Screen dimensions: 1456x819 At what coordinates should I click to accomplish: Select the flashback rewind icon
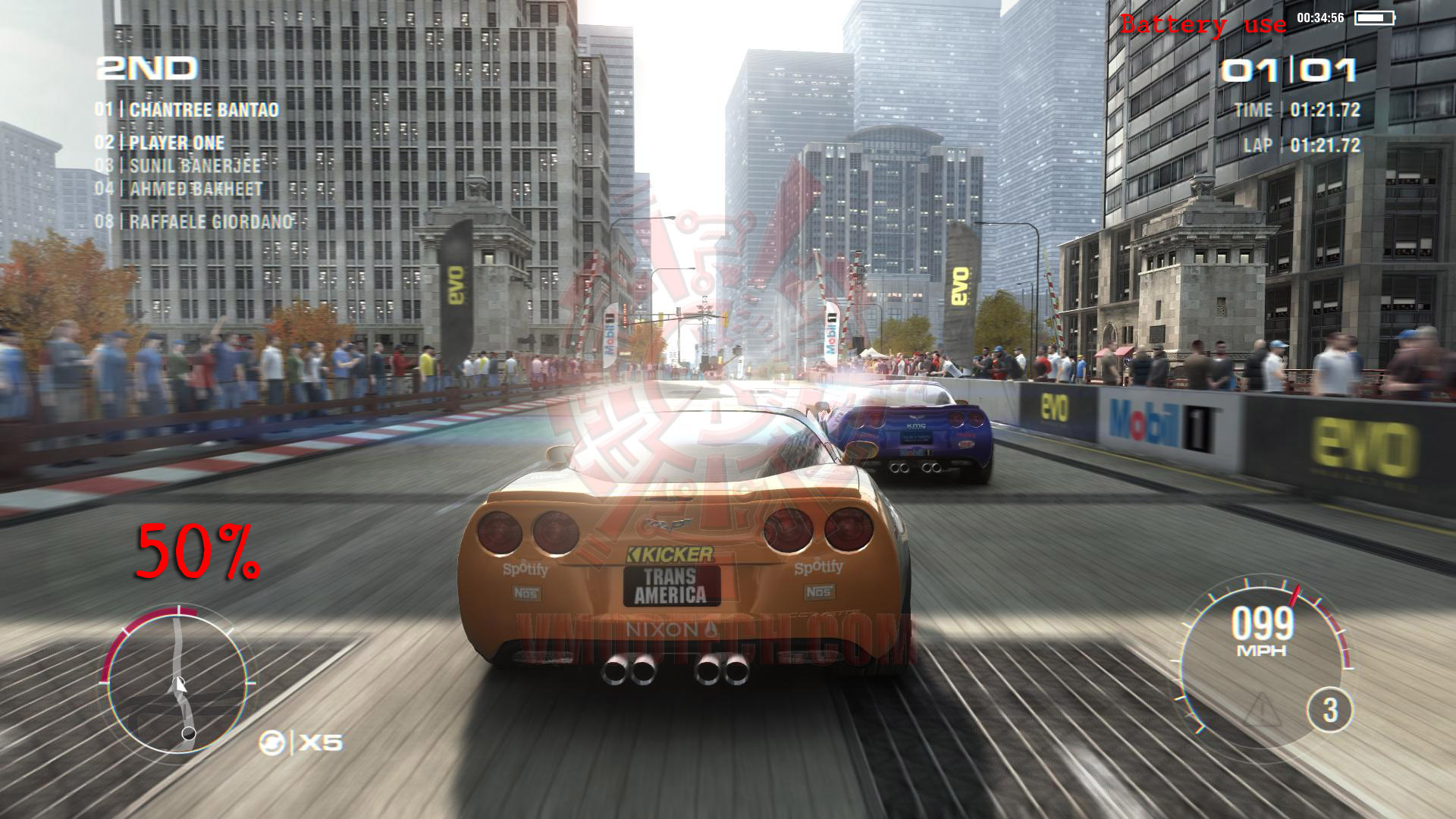tap(272, 742)
